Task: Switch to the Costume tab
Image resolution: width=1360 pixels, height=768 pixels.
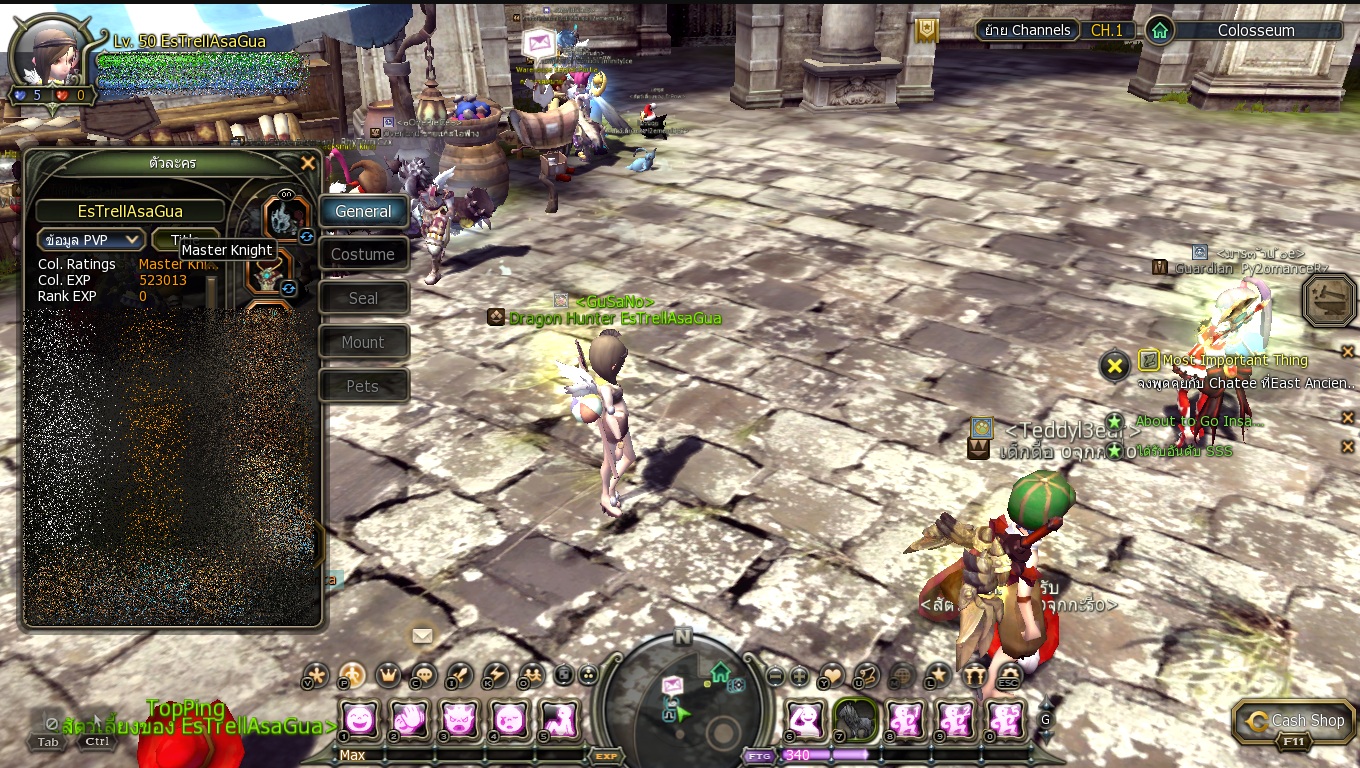Action: point(363,255)
